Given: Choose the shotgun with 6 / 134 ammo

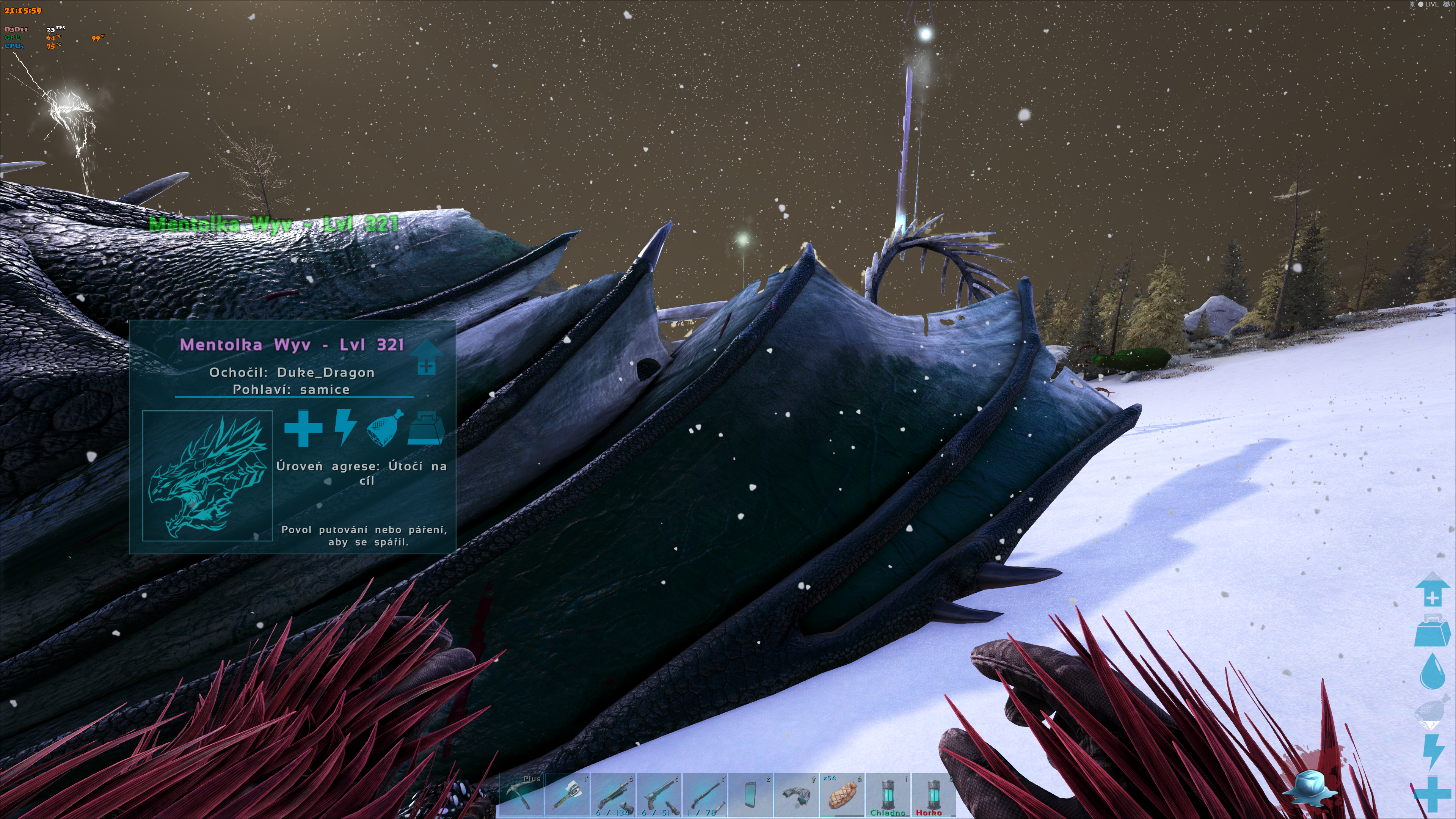Looking at the screenshot, I should [613, 794].
